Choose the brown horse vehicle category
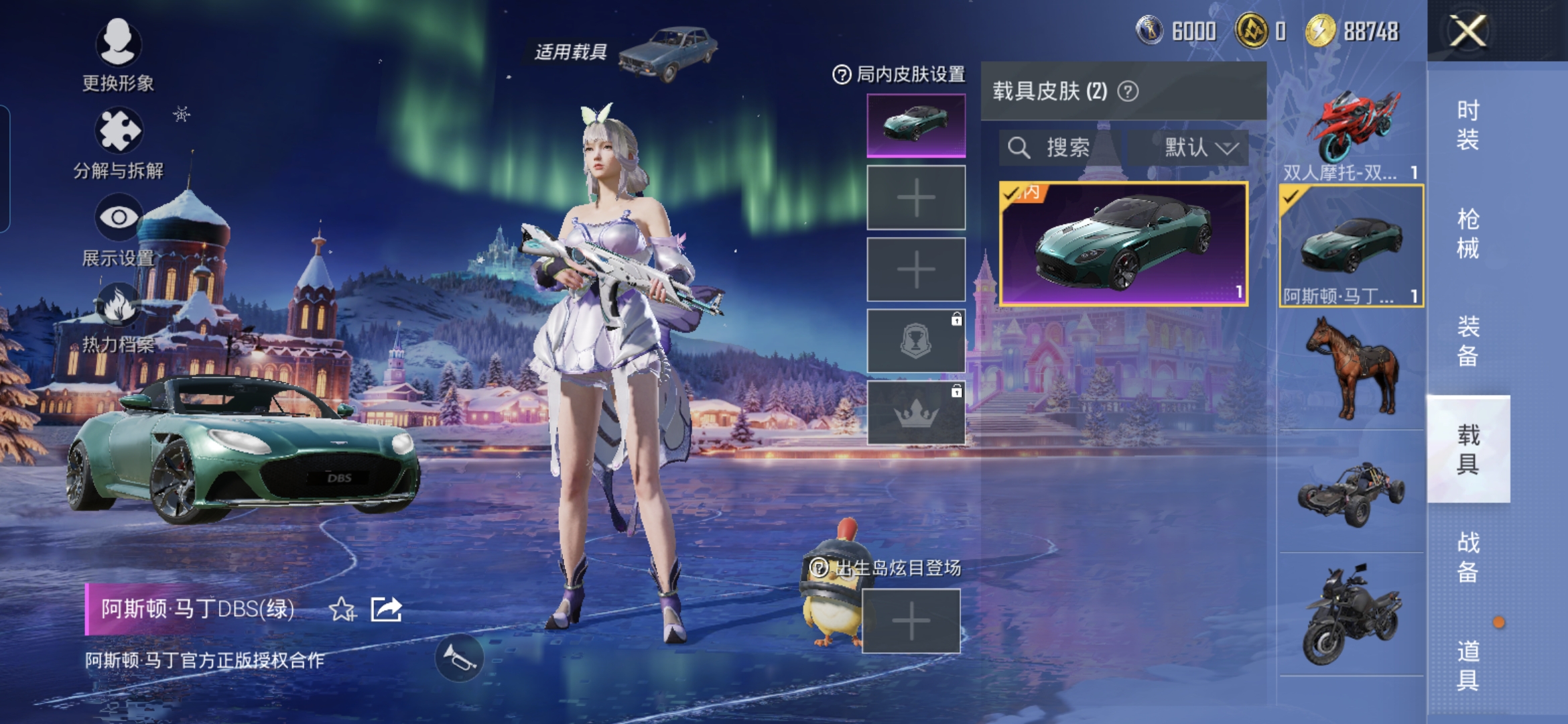This screenshot has height=724, width=1568. pyautogui.click(x=1351, y=369)
